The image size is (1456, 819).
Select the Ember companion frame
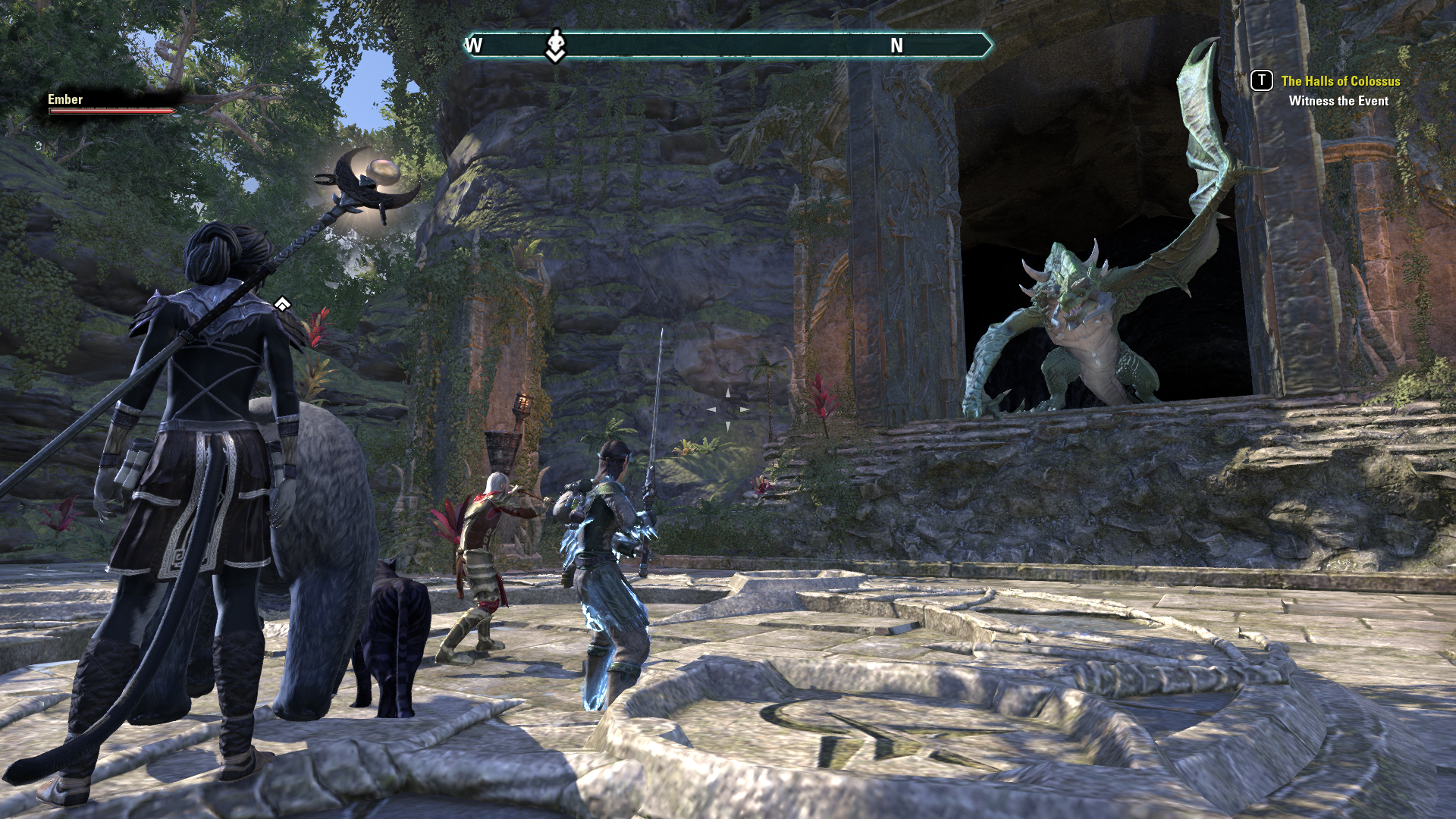(x=111, y=104)
